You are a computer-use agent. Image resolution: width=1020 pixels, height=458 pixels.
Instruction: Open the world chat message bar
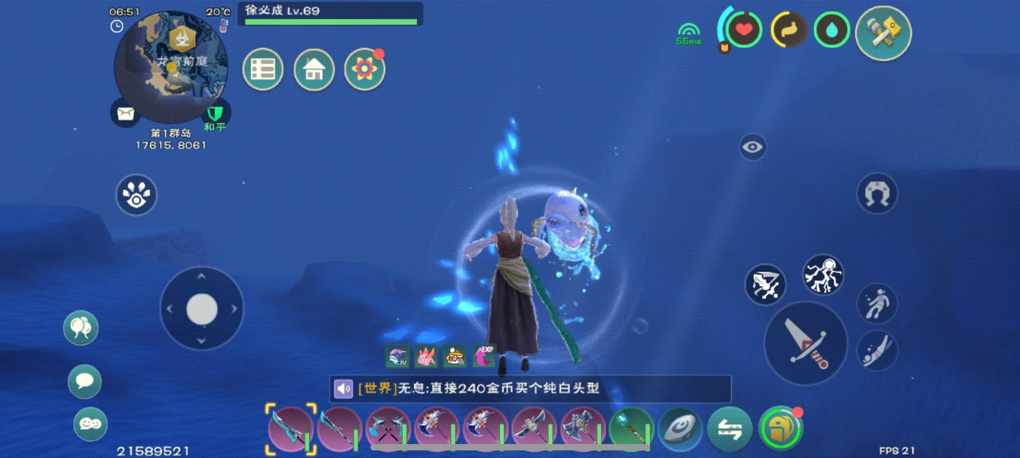pos(530,389)
